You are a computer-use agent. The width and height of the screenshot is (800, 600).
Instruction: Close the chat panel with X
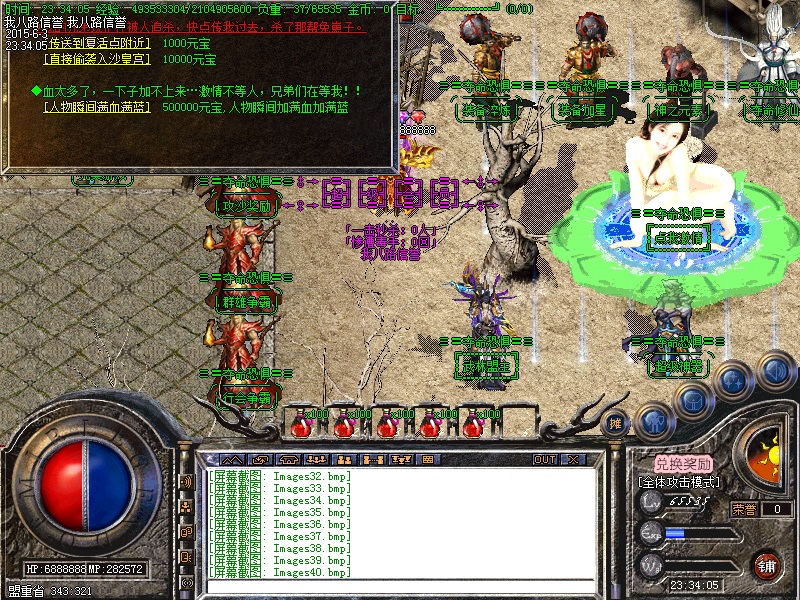point(573,459)
